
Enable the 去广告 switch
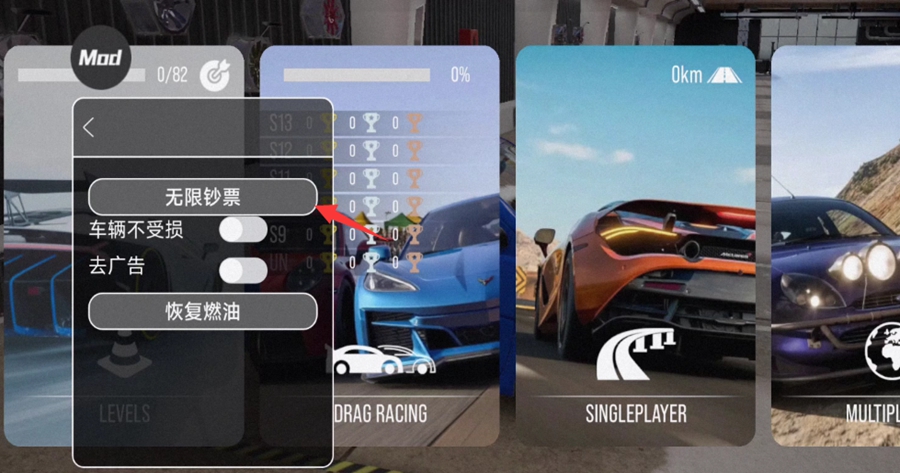(x=243, y=270)
